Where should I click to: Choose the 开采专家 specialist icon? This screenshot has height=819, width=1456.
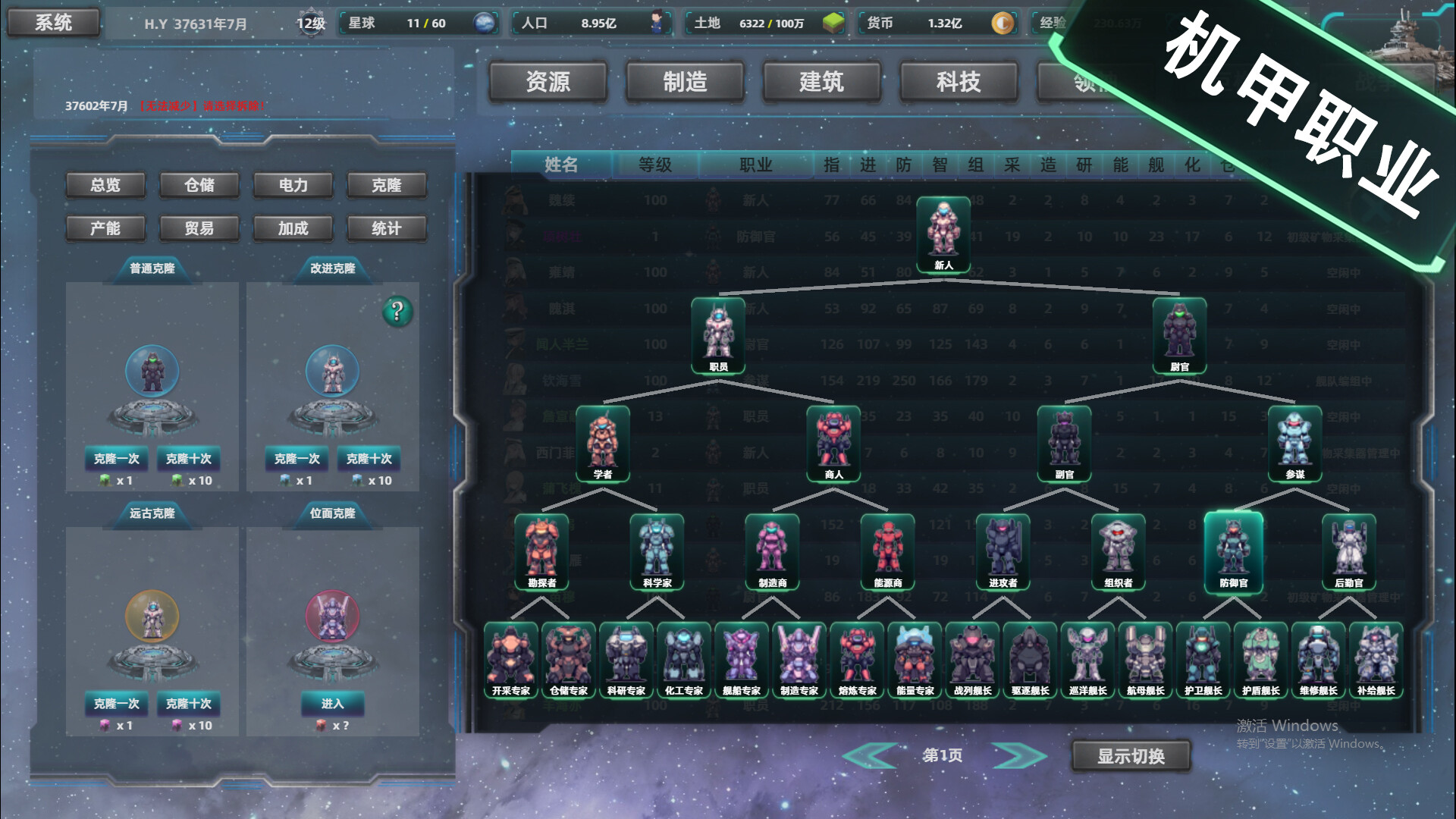[x=510, y=658]
